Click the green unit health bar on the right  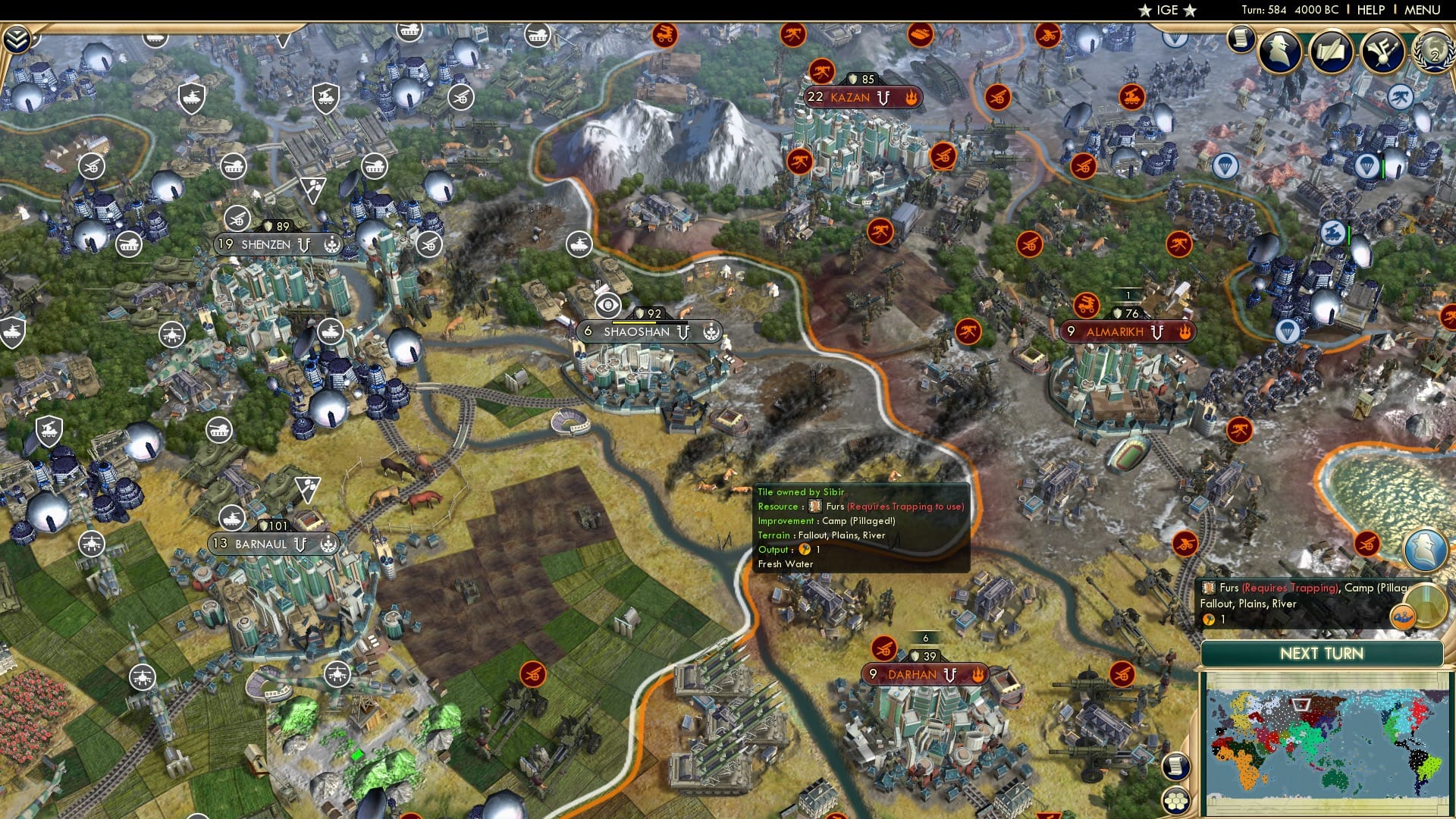click(x=1383, y=167)
